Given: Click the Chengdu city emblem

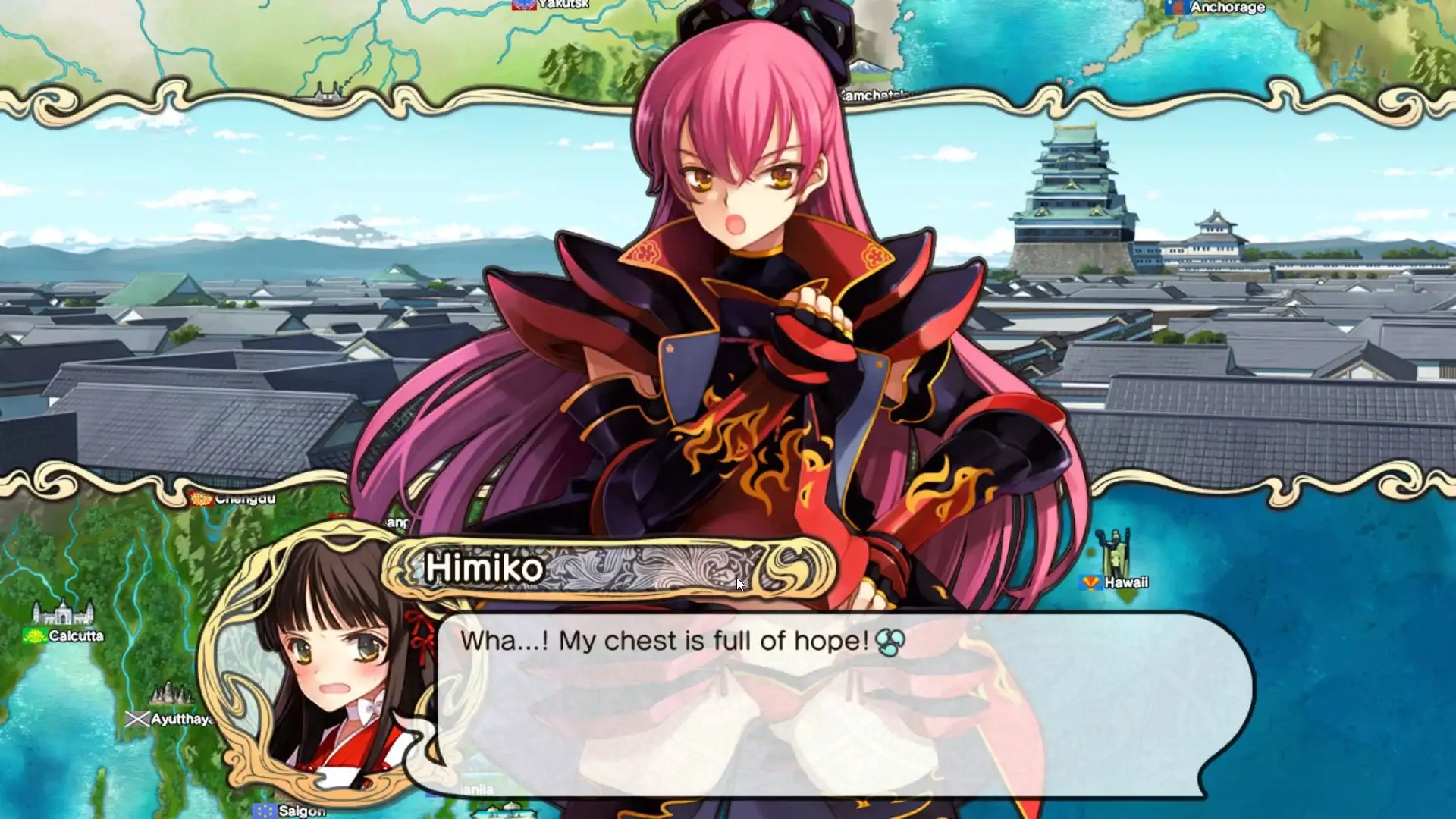Looking at the screenshot, I should pos(199,500).
